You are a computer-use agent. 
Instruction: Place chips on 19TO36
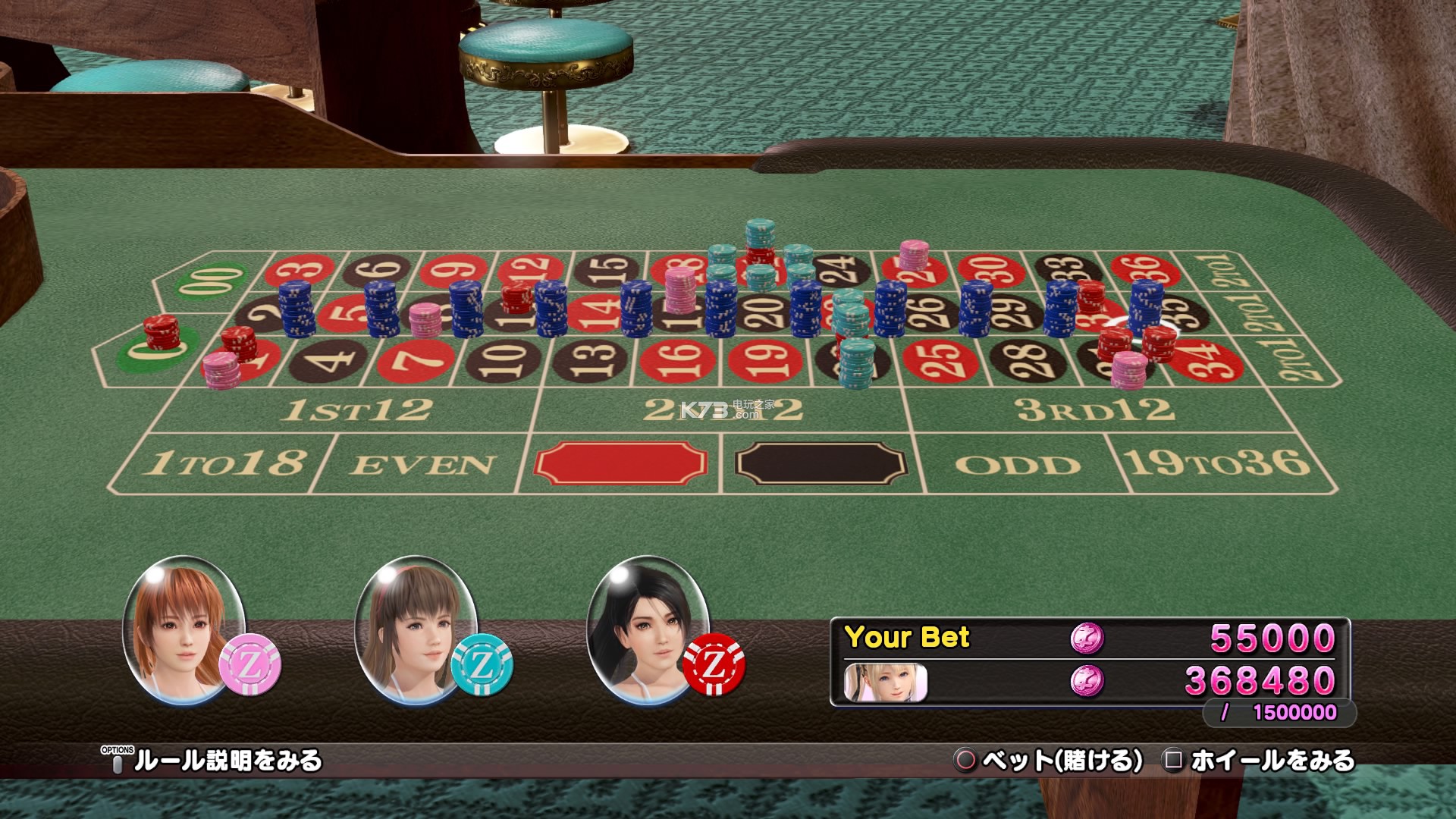coord(1217,463)
